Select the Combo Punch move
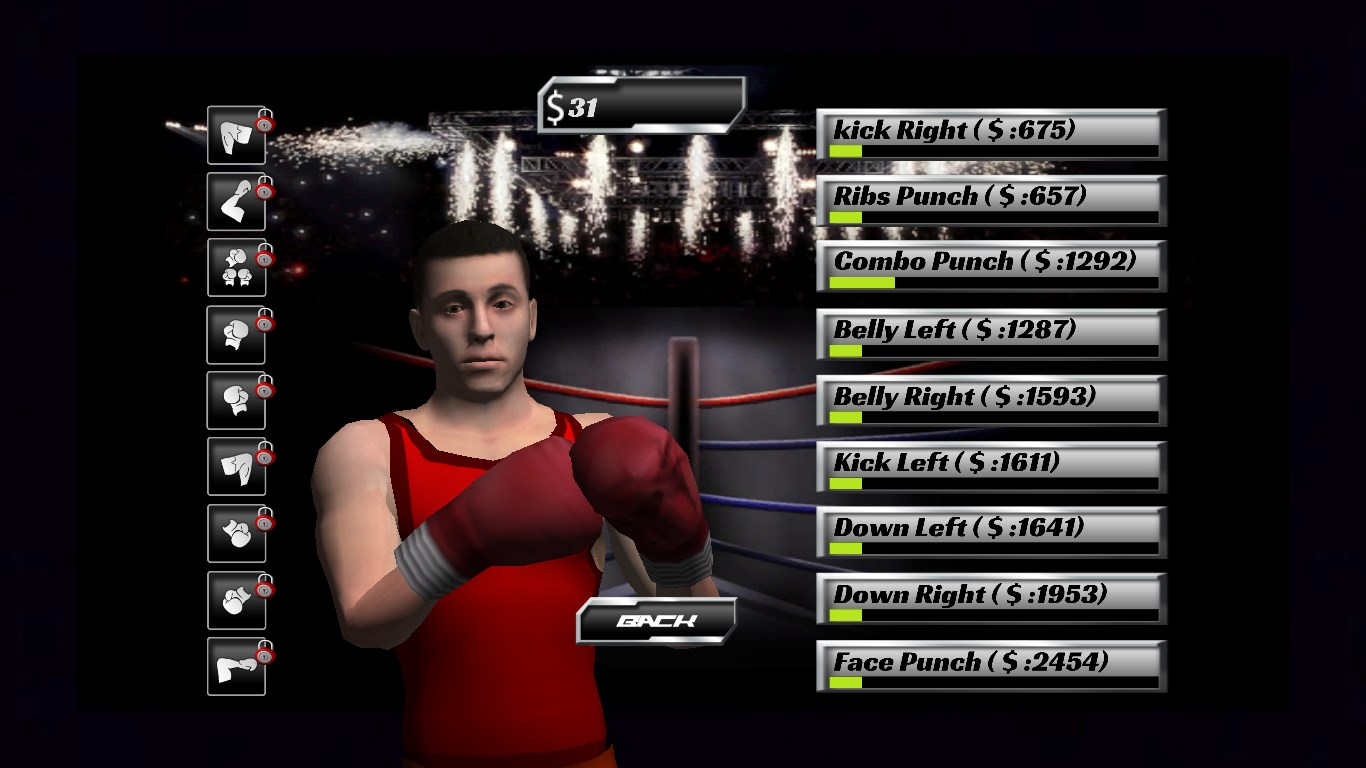1366x768 pixels. 991,266
